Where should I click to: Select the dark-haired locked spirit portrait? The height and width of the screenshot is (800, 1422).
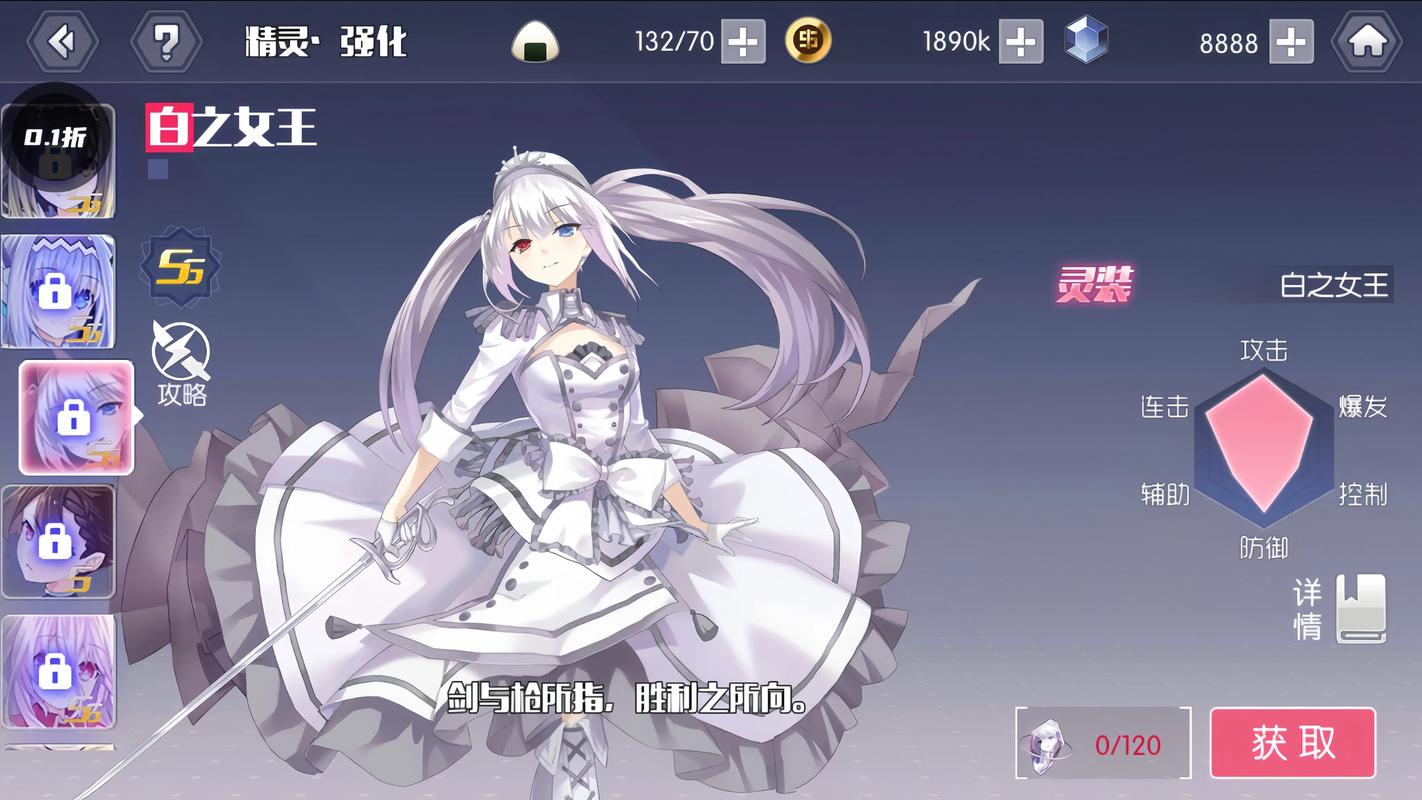click(x=58, y=542)
